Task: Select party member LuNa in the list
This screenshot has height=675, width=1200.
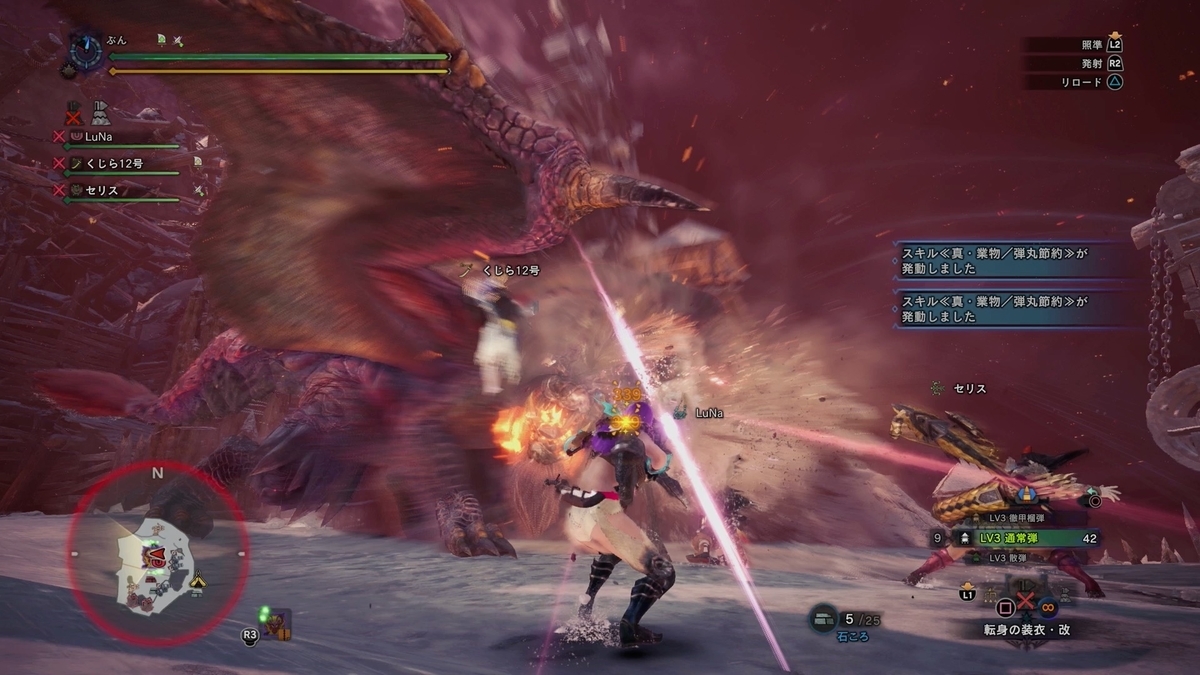Action: click(100, 137)
